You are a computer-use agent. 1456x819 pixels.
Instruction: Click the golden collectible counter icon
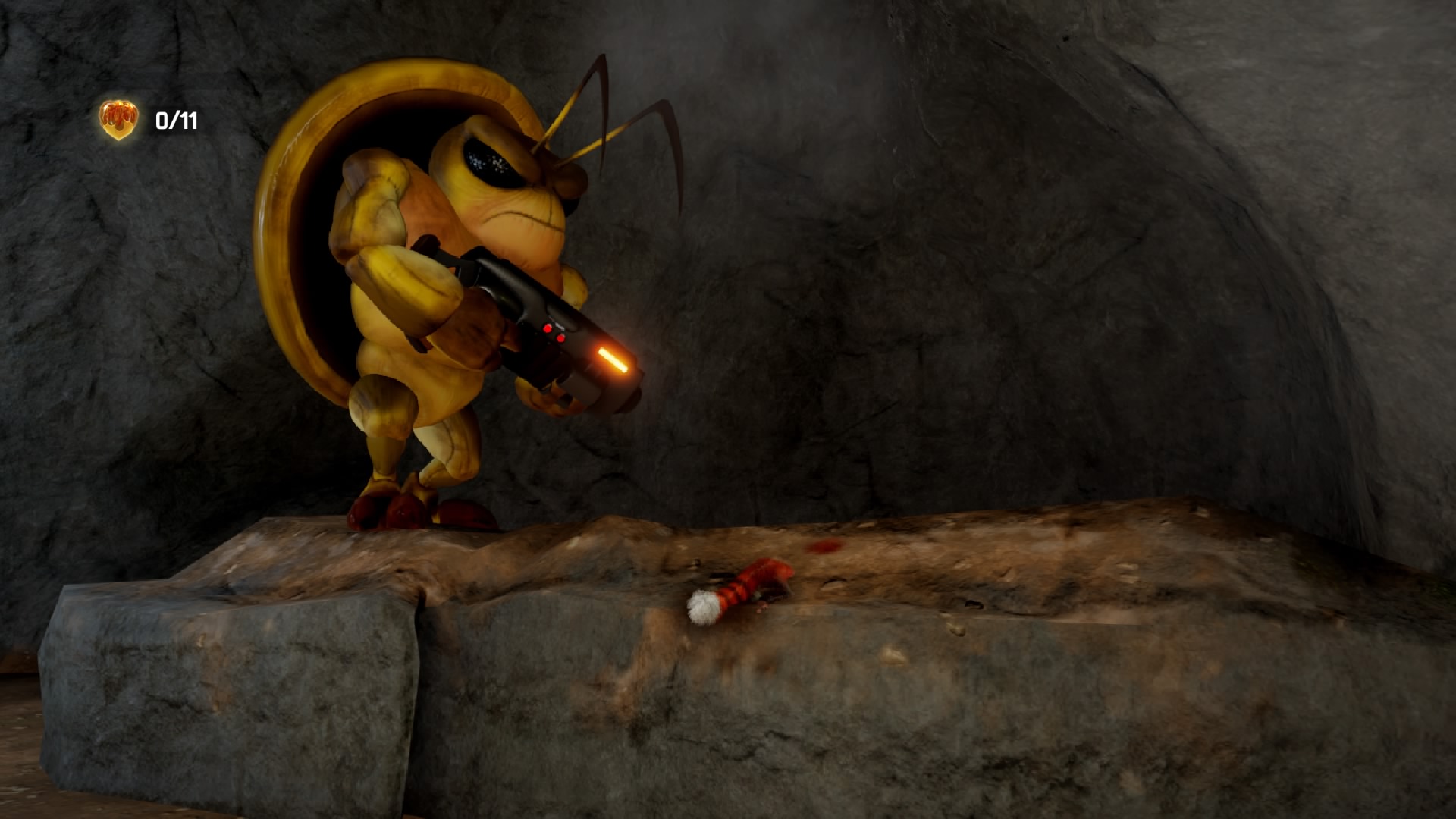tap(118, 120)
